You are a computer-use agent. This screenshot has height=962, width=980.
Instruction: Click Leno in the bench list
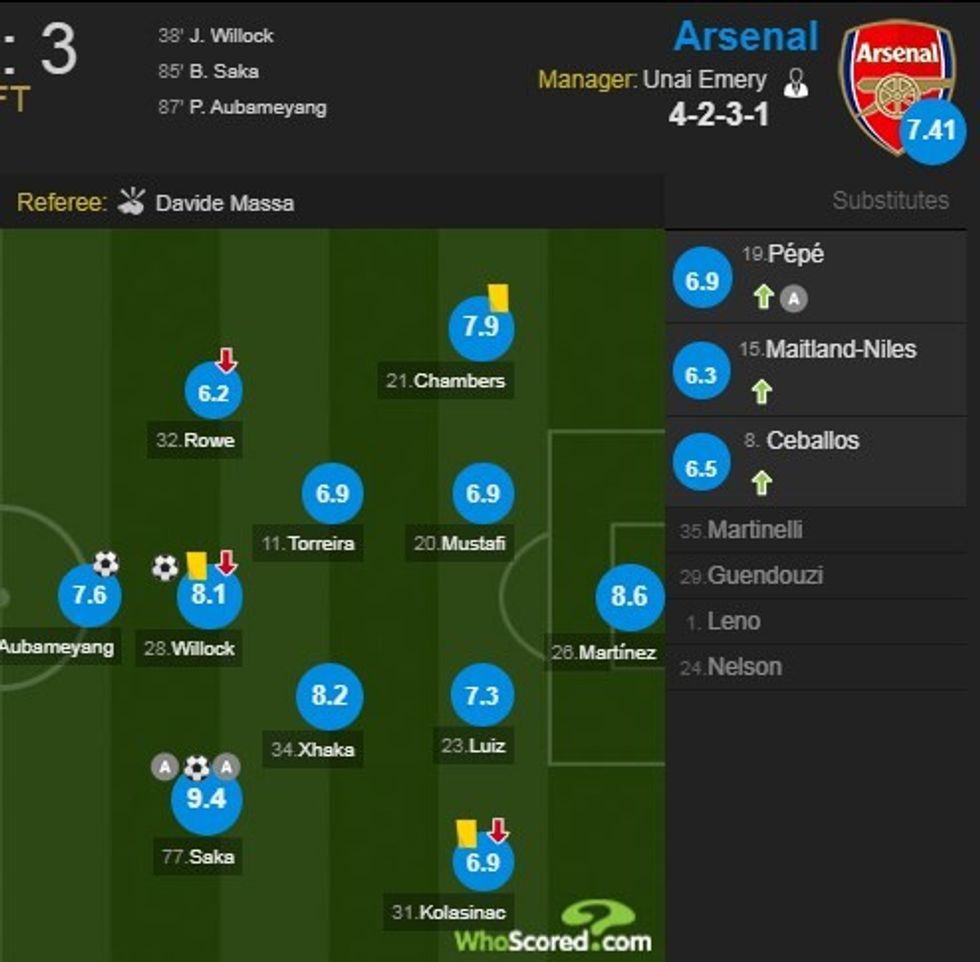click(x=733, y=622)
